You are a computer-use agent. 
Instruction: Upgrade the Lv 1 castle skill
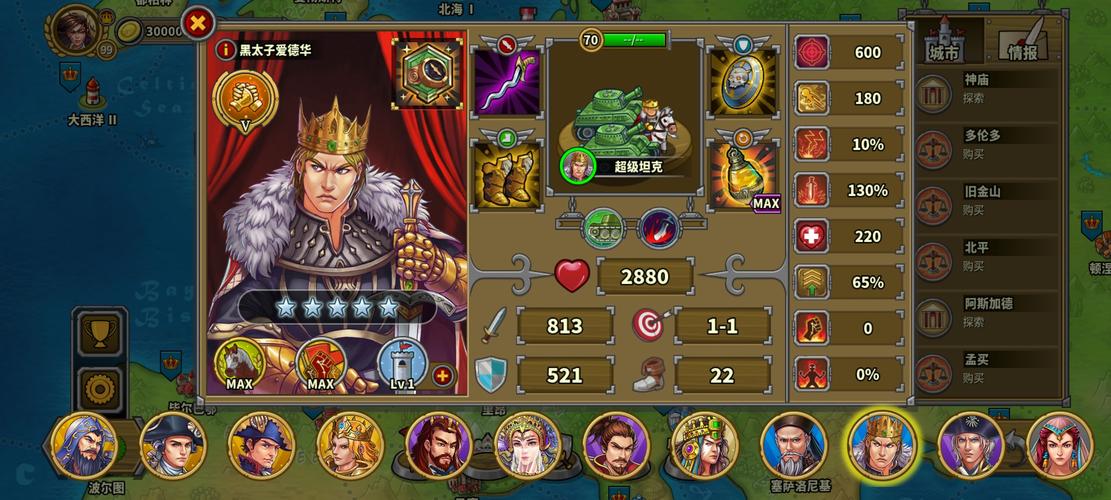443,376
